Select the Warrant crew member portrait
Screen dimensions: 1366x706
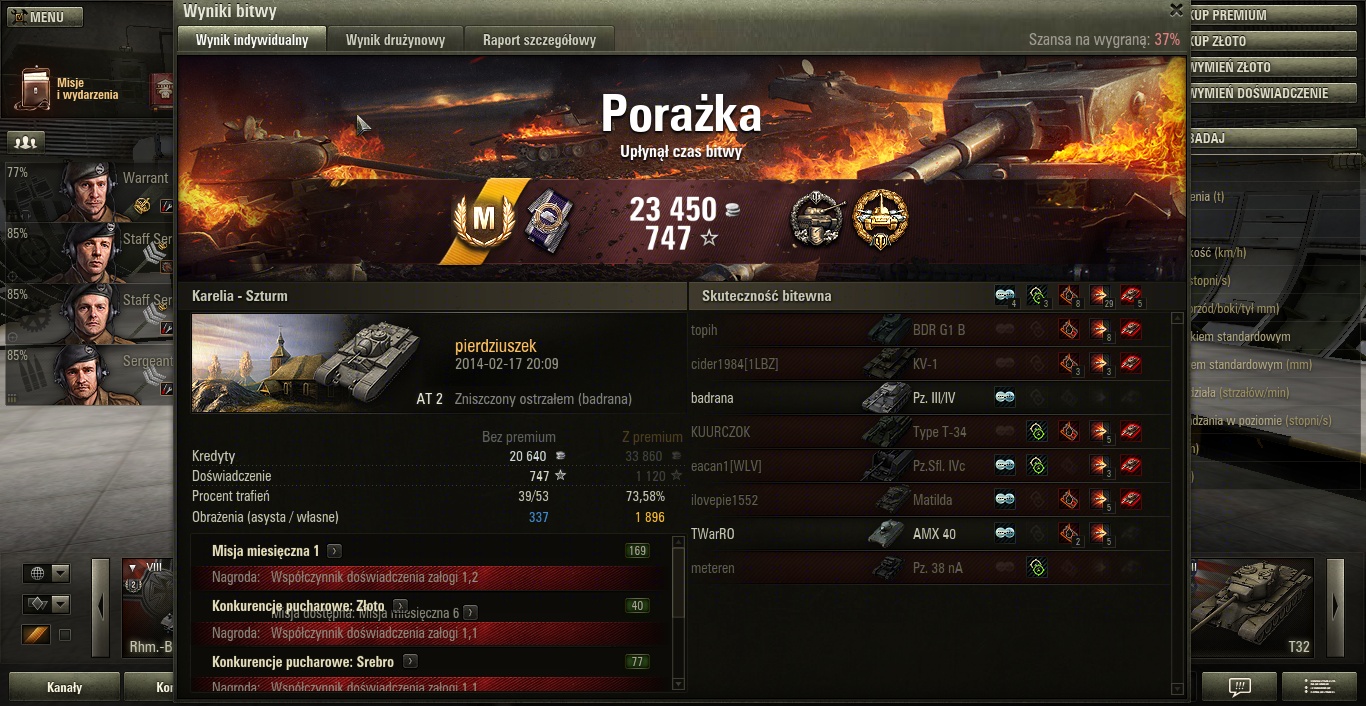(x=92, y=190)
